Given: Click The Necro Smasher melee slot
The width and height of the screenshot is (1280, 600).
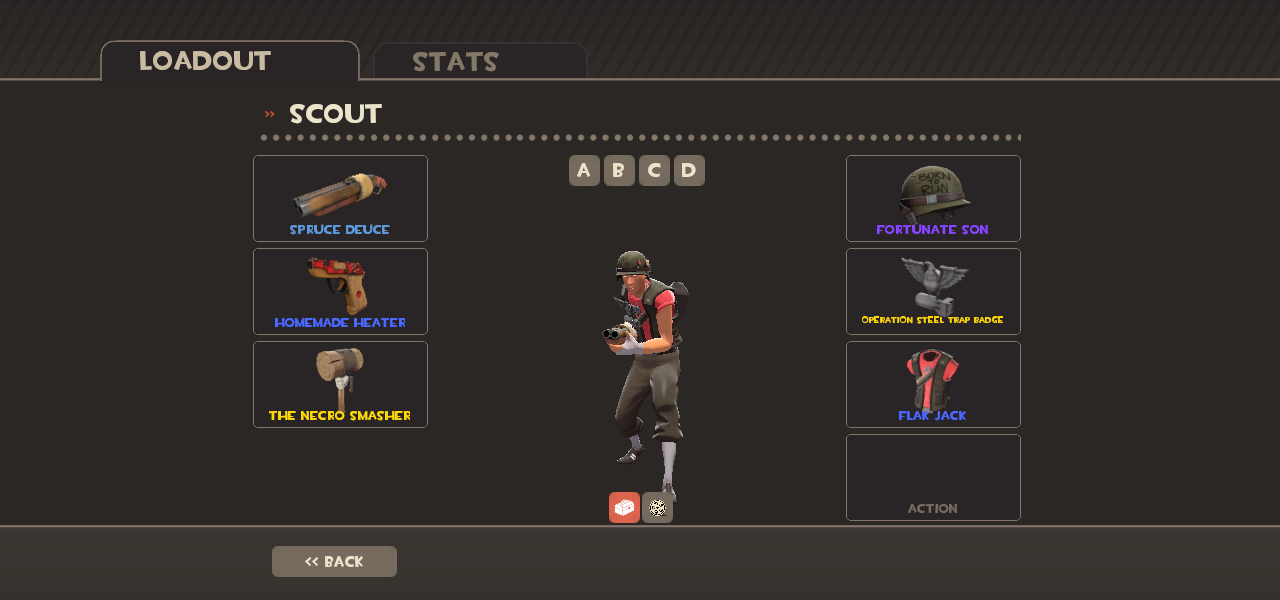Looking at the screenshot, I should tap(340, 384).
